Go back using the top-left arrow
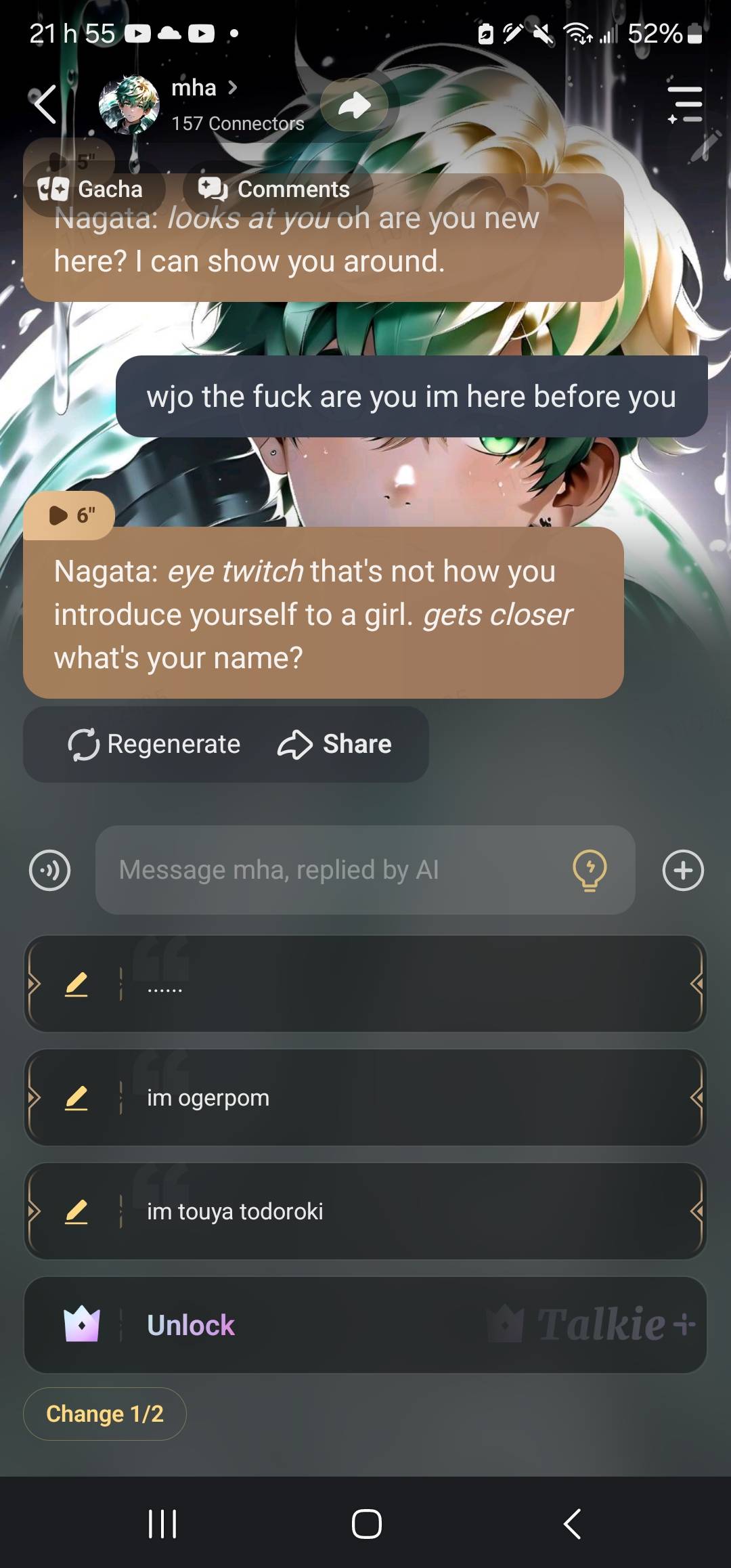The image size is (731, 1568). (x=45, y=104)
